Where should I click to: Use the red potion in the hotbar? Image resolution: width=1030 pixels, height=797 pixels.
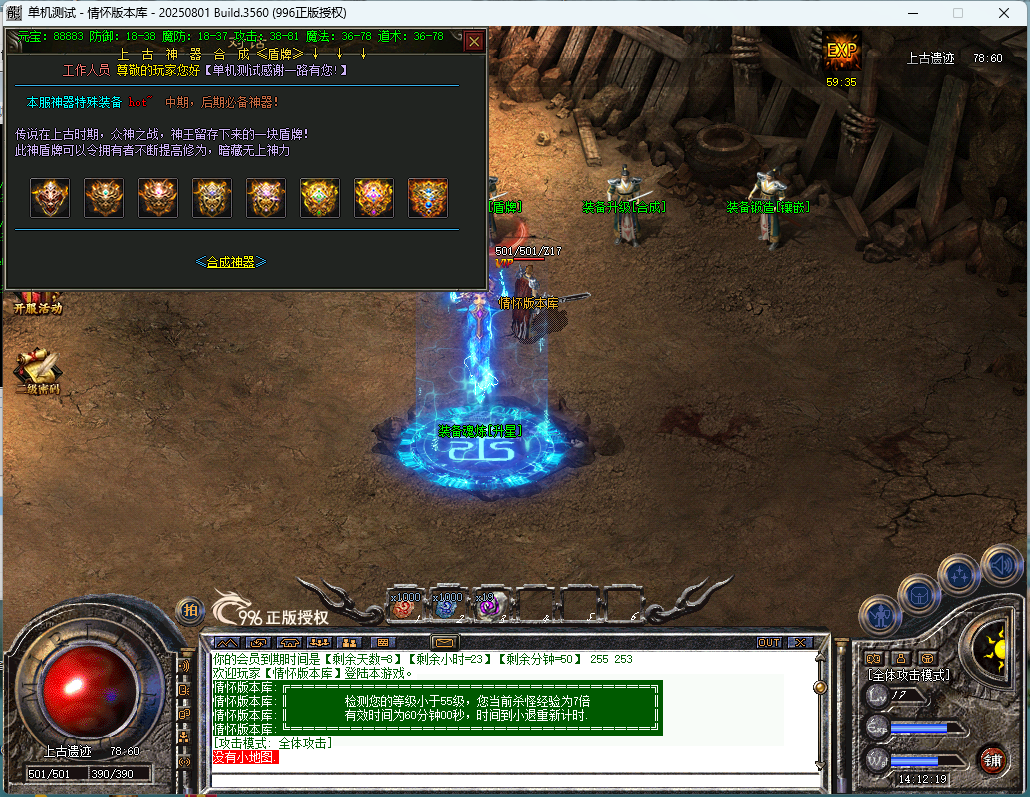(x=406, y=603)
